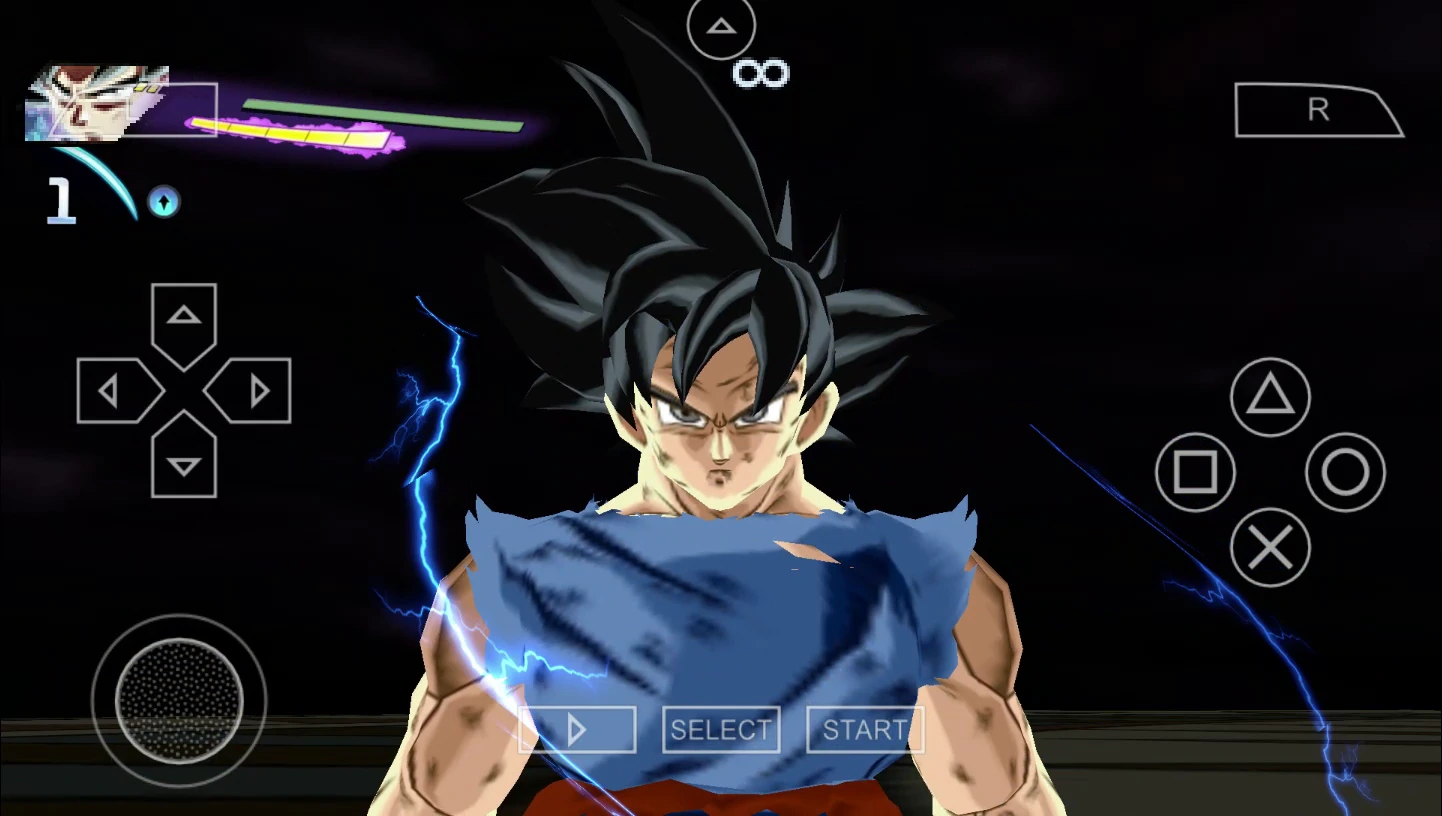The width and height of the screenshot is (1442, 816).
Task: Tap the circle face button
Action: coord(1345,472)
